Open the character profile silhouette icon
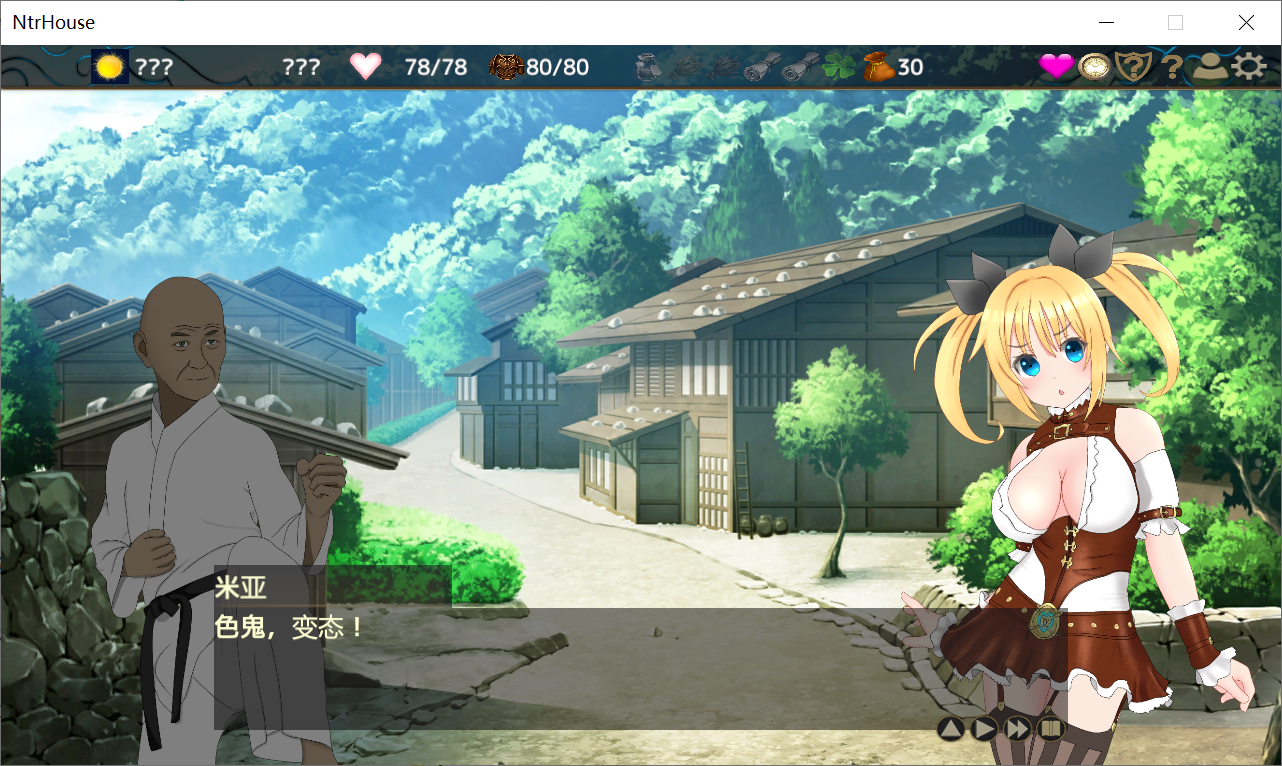1282x766 pixels. tap(1210, 67)
